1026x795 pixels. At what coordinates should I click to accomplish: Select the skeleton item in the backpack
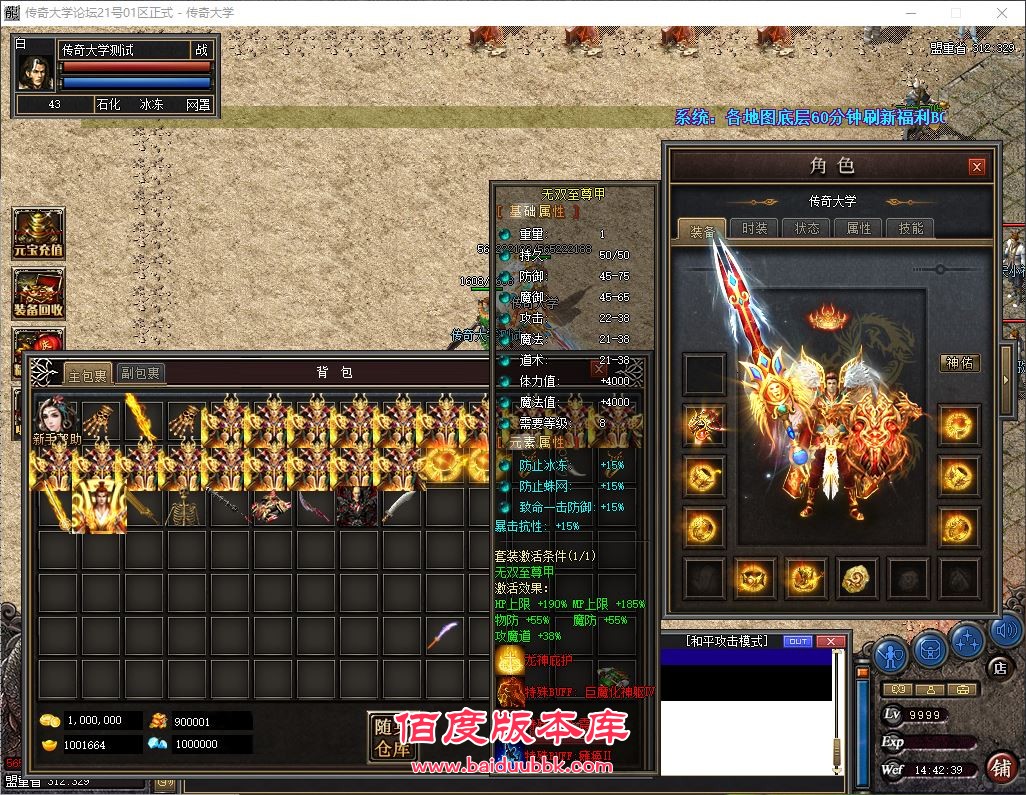click(183, 508)
